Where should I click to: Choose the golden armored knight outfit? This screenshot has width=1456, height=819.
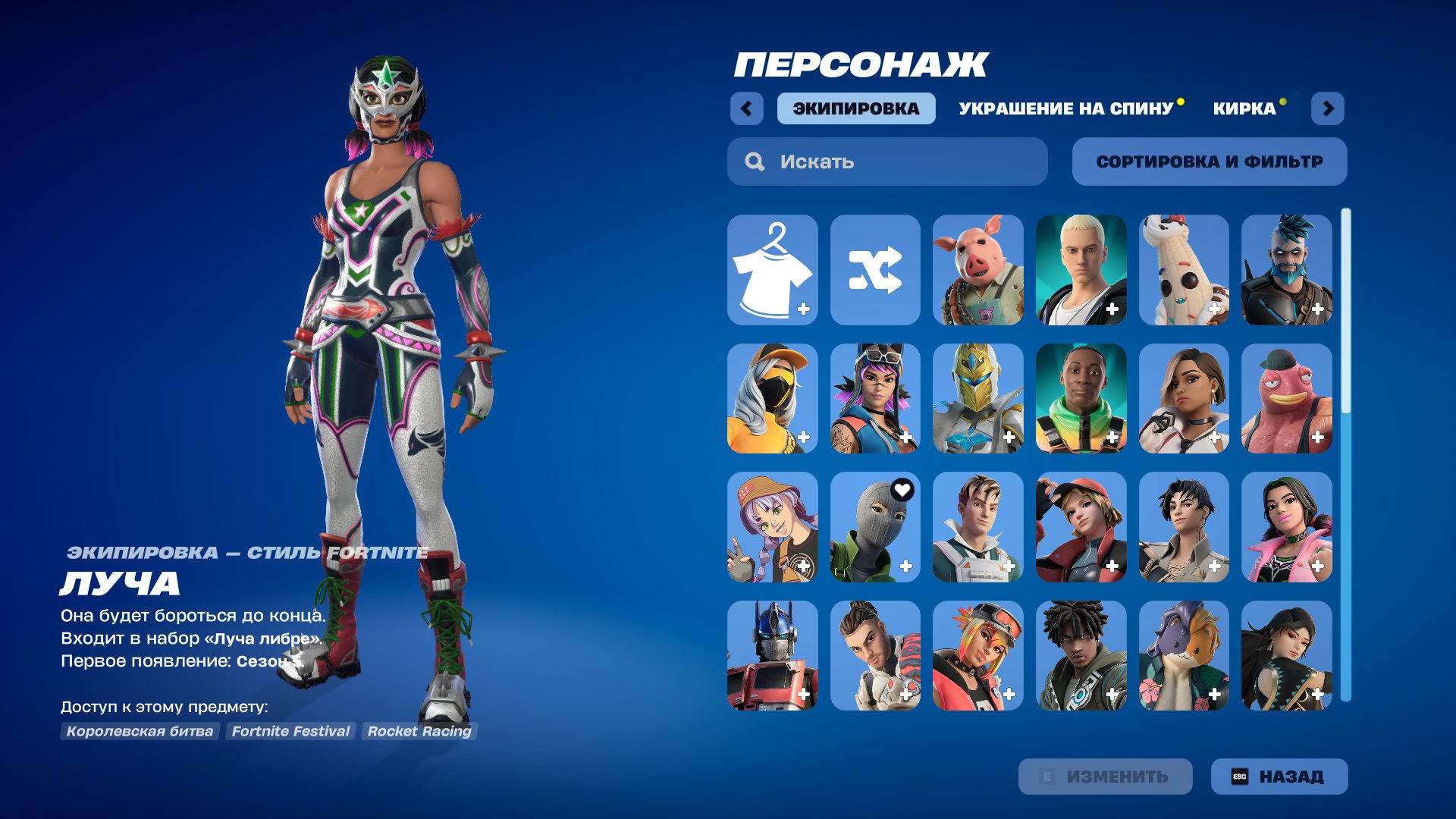977,399
